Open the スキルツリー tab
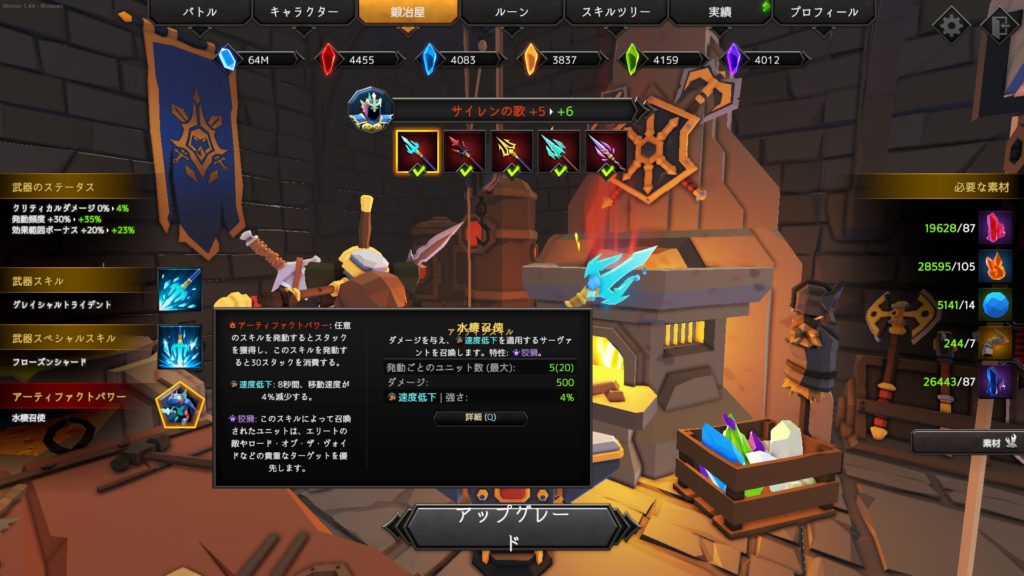This screenshot has height=576, width=1024. pos(616,13)
